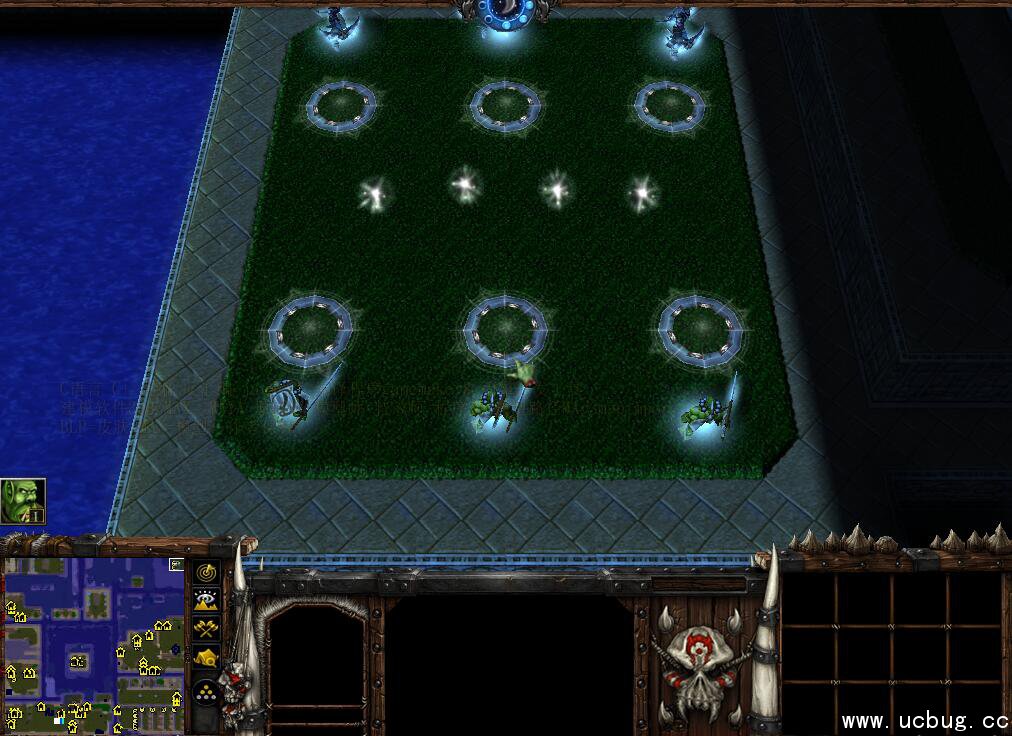The height and width of the screenshot is (736, 1012).
Task: Activate the minimap signal ping button
Action: [207, 572]
